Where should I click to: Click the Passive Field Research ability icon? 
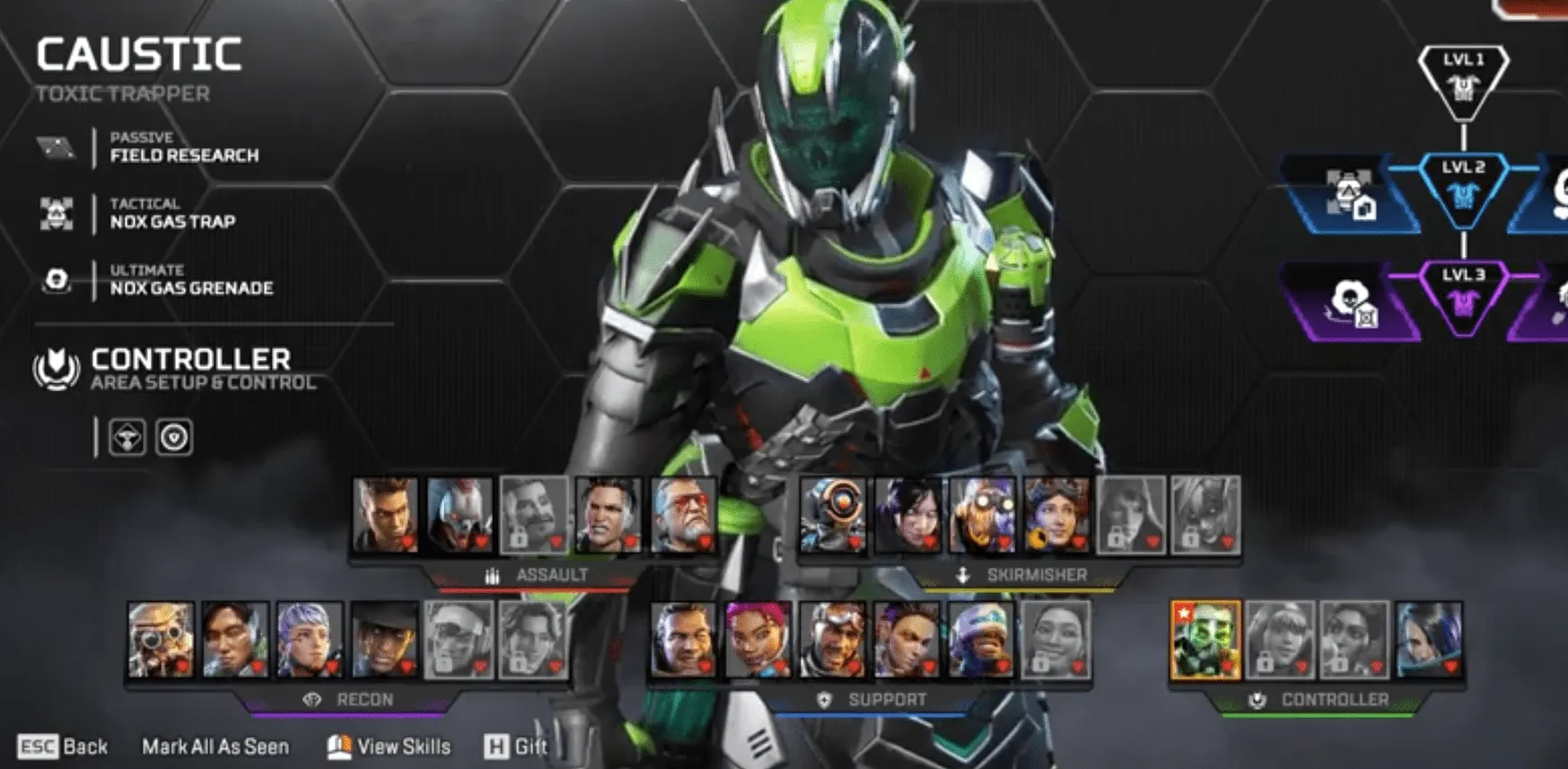pyautogui.click(x=56, y=146)
